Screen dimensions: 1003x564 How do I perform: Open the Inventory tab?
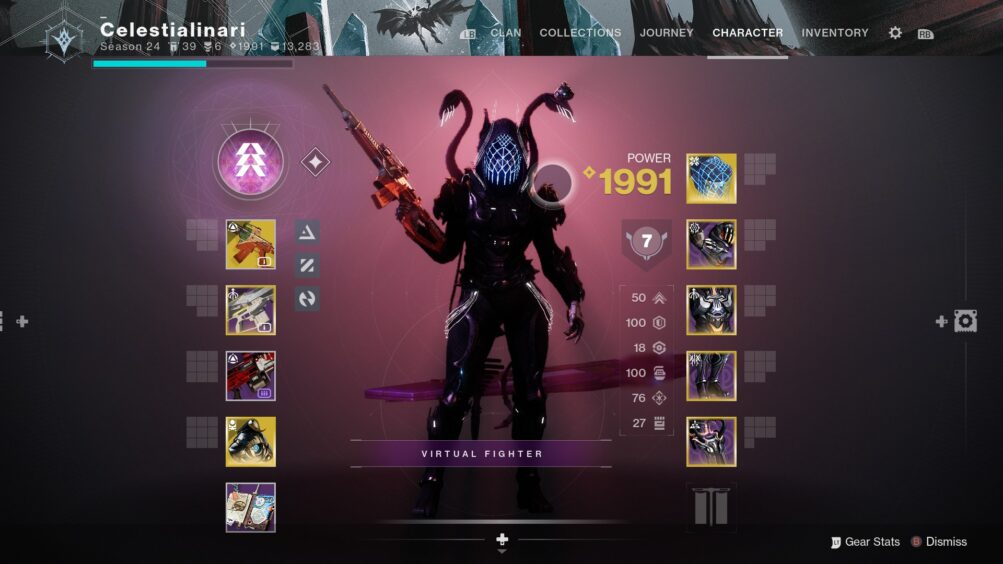[x=834, y=33]
